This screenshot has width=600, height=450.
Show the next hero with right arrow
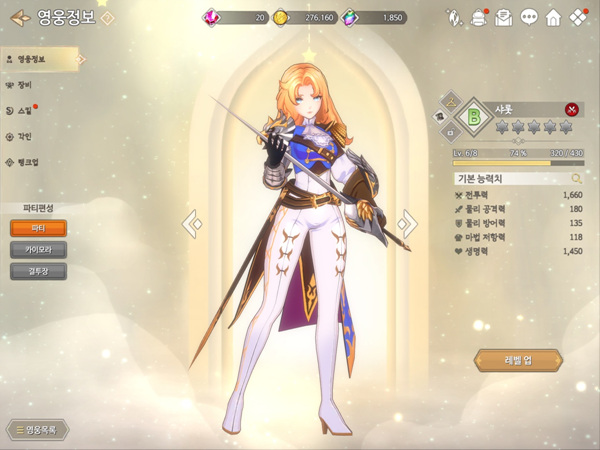pyautogui.click(x=407, y=224)
